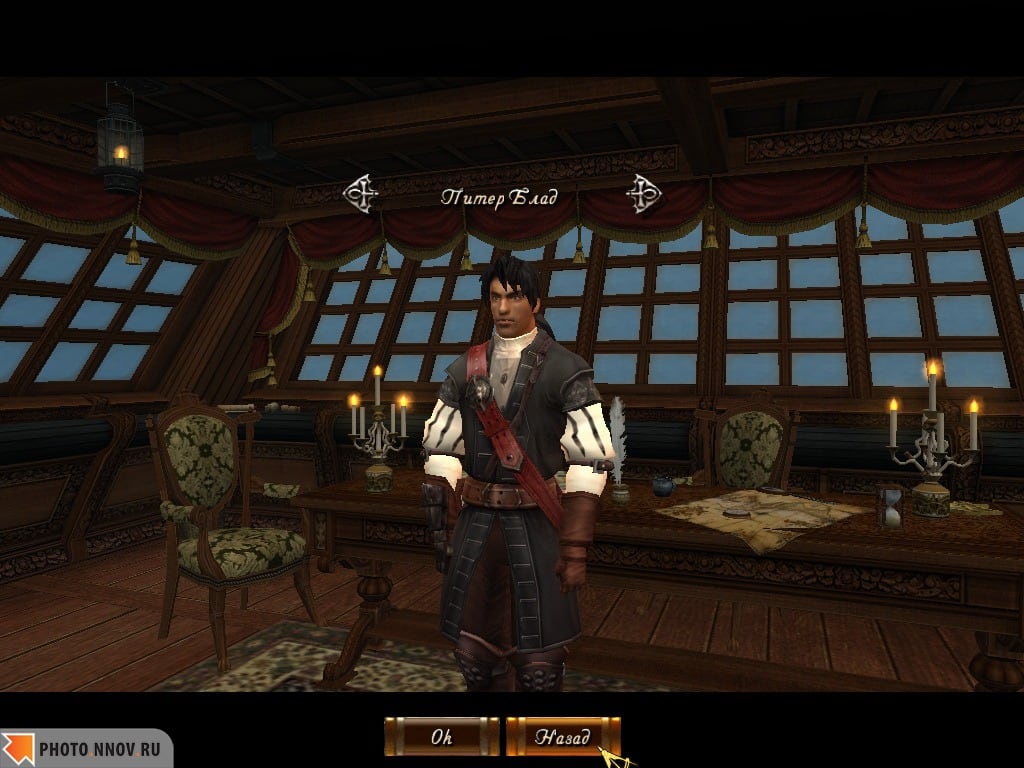1024x768 pixels.
Task: Select the previous character with the left arrow
Action: click(360, 194)
